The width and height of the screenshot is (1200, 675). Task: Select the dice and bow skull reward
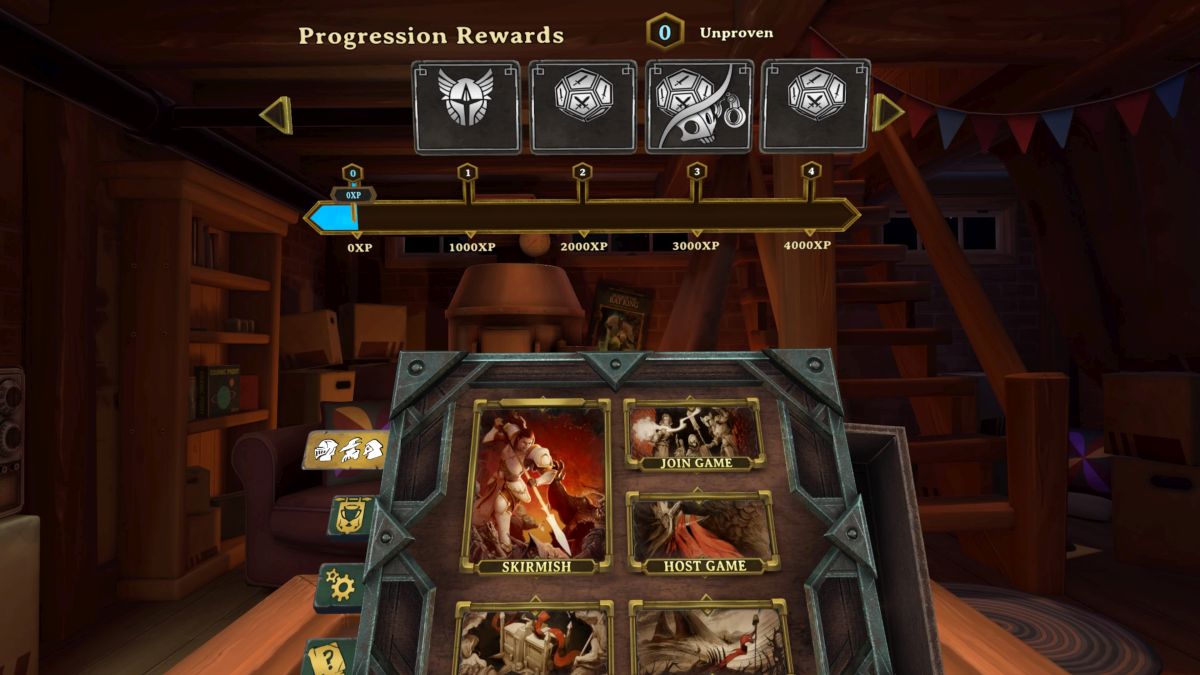pos(698,107)
